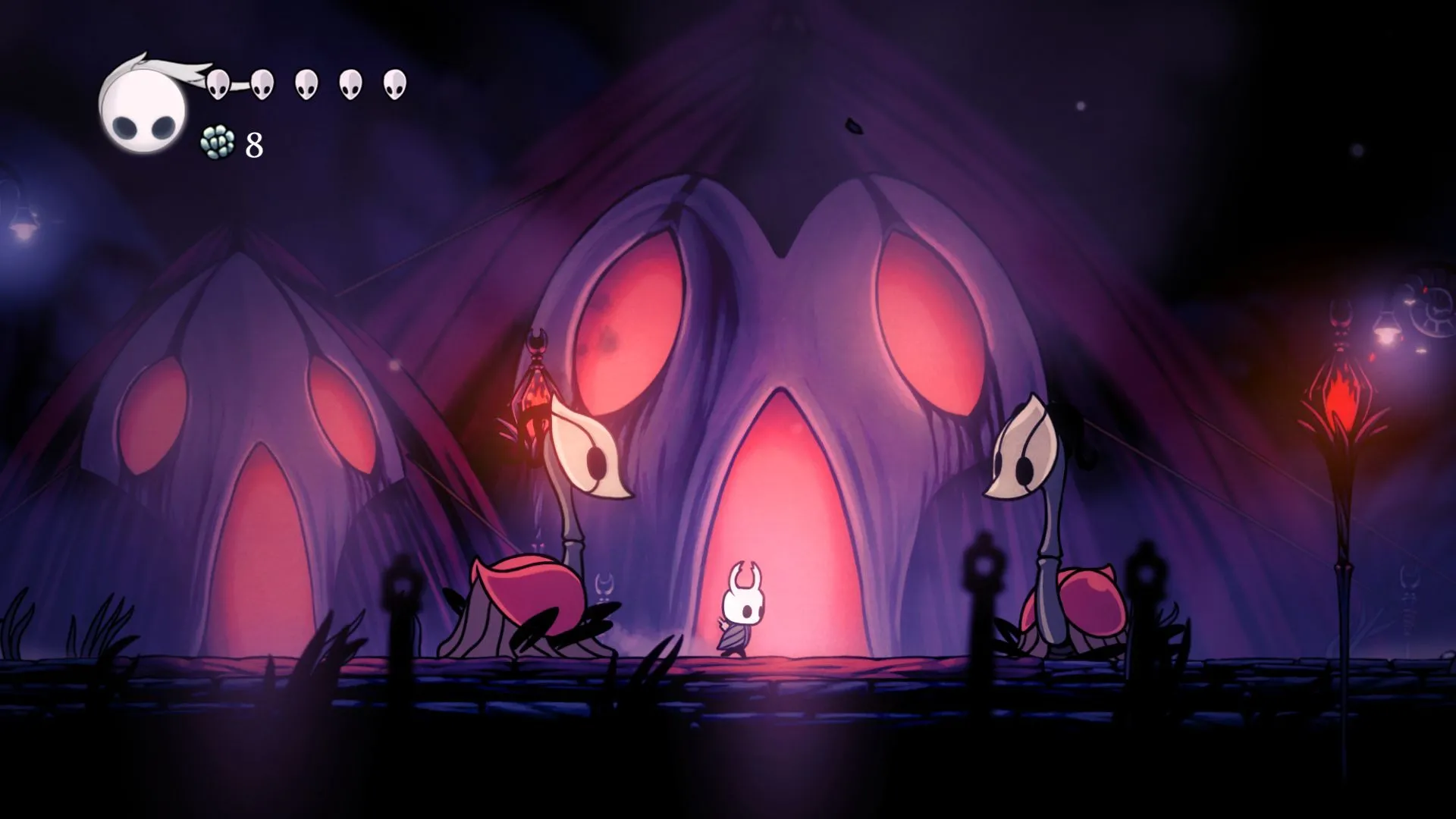The image size is (1456, 819).
Task: Toggle the fourth health mask
Action: pos(350,83)
